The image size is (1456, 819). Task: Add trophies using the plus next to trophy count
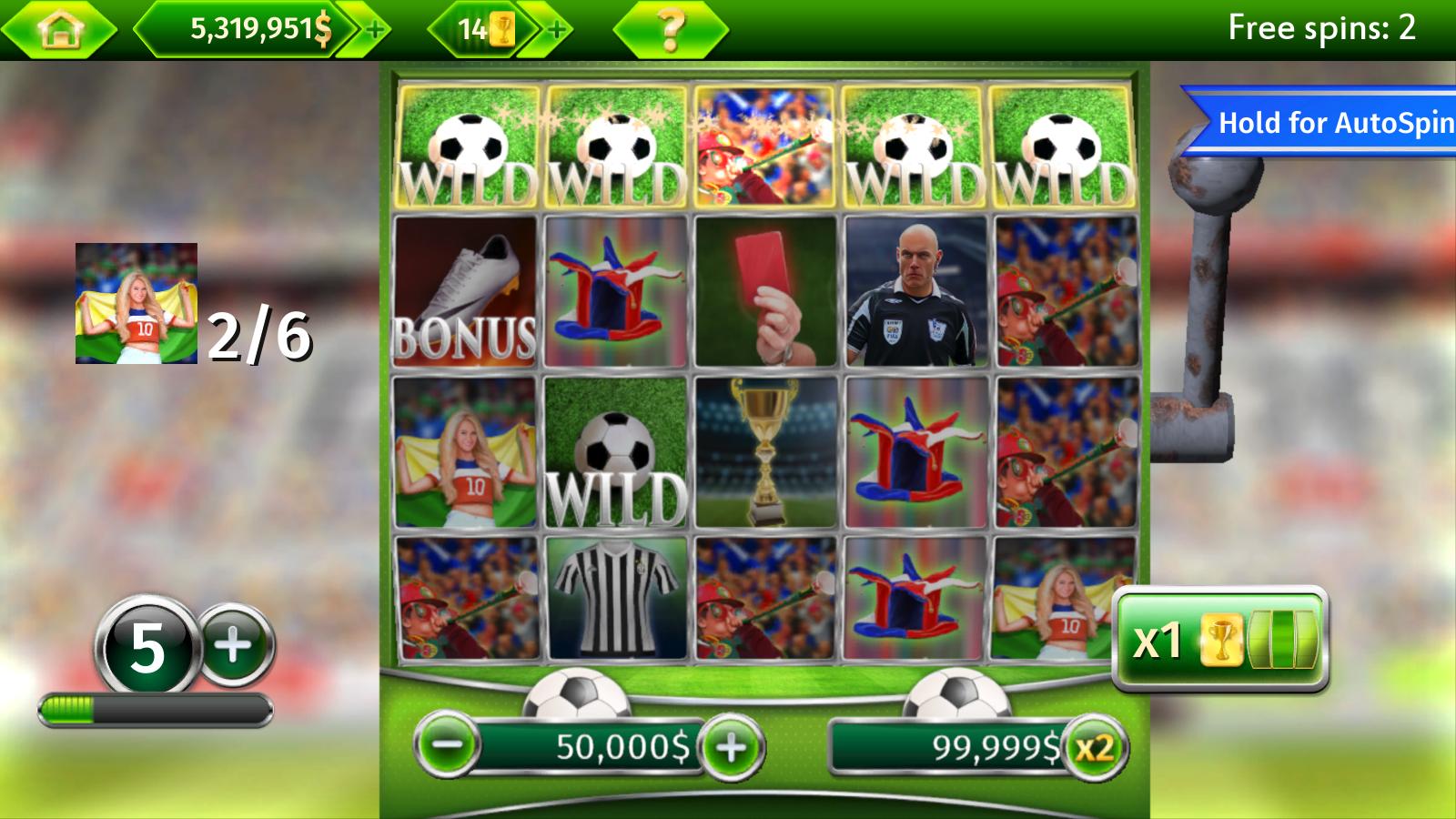pyautogui.click(x=555, y=27)
